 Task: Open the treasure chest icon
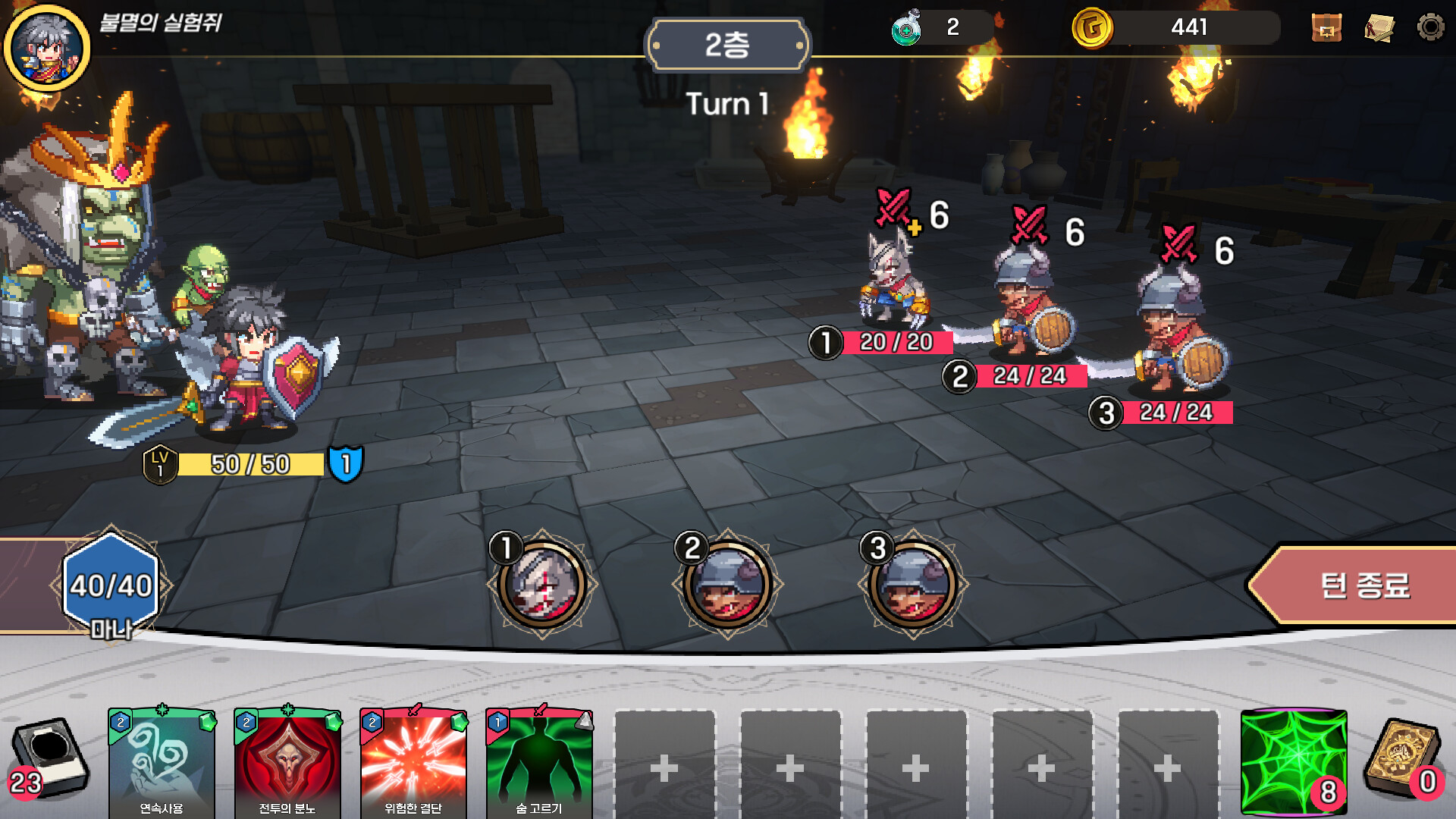[1326, 28]
